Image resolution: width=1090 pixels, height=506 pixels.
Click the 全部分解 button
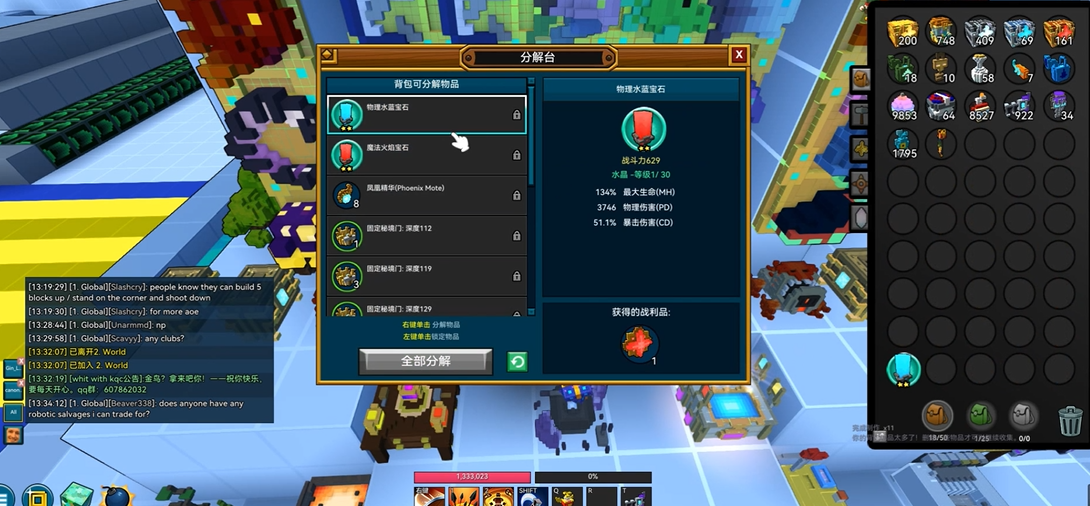[425, 361]
